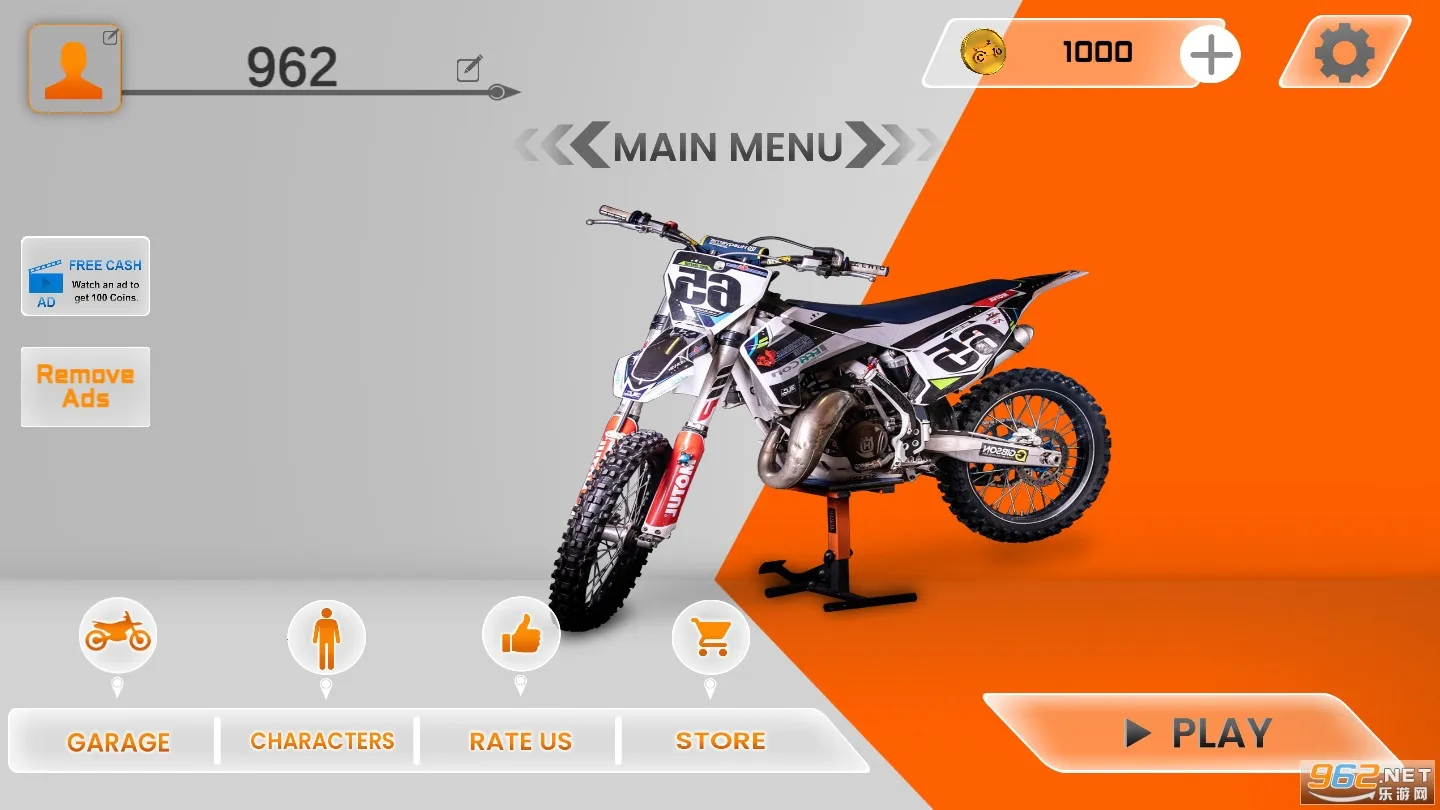1440x810 pixels.
Task: Click Remove Ads
Action: 85,386
